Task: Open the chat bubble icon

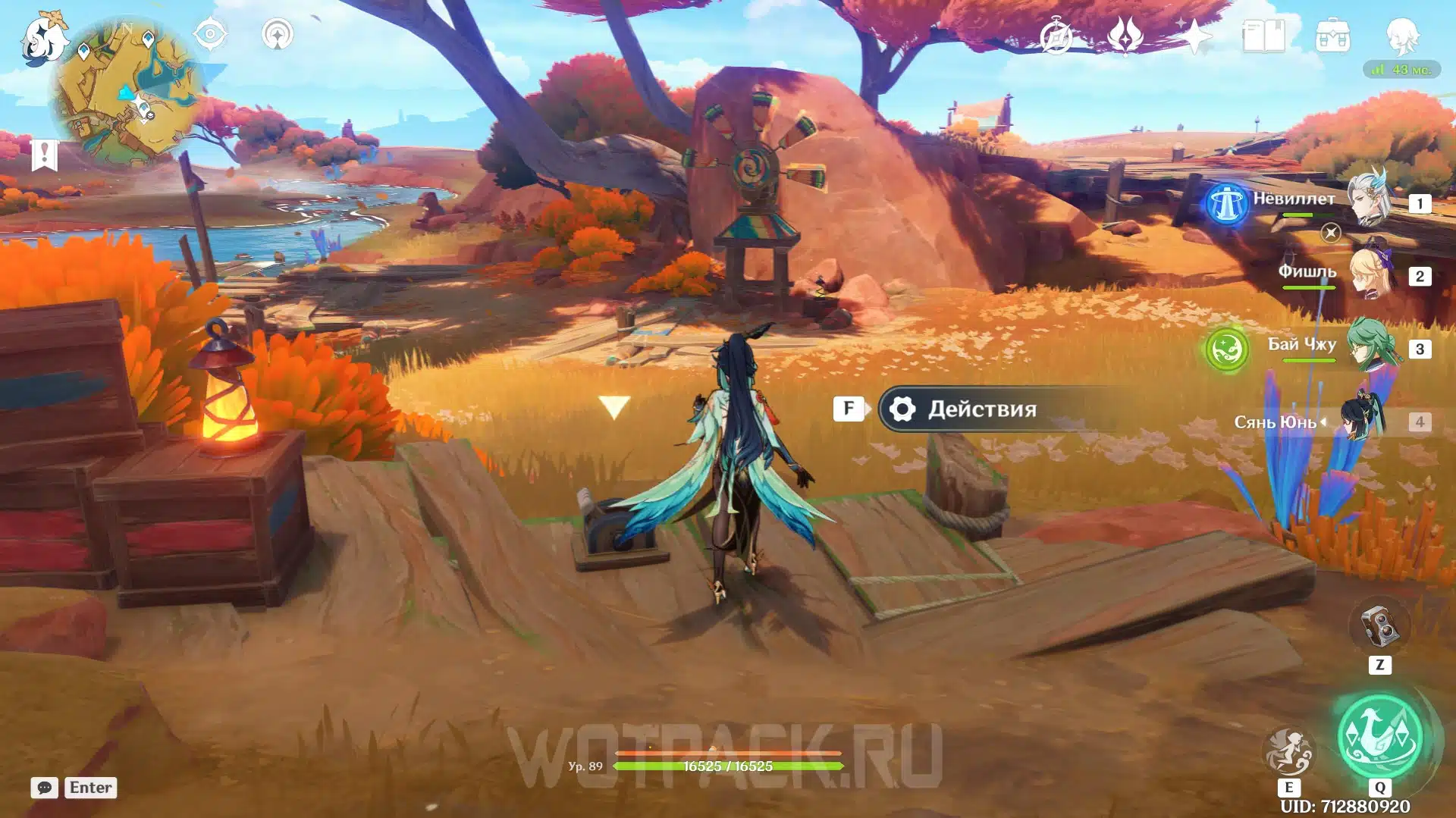Action: pos(45,788)
